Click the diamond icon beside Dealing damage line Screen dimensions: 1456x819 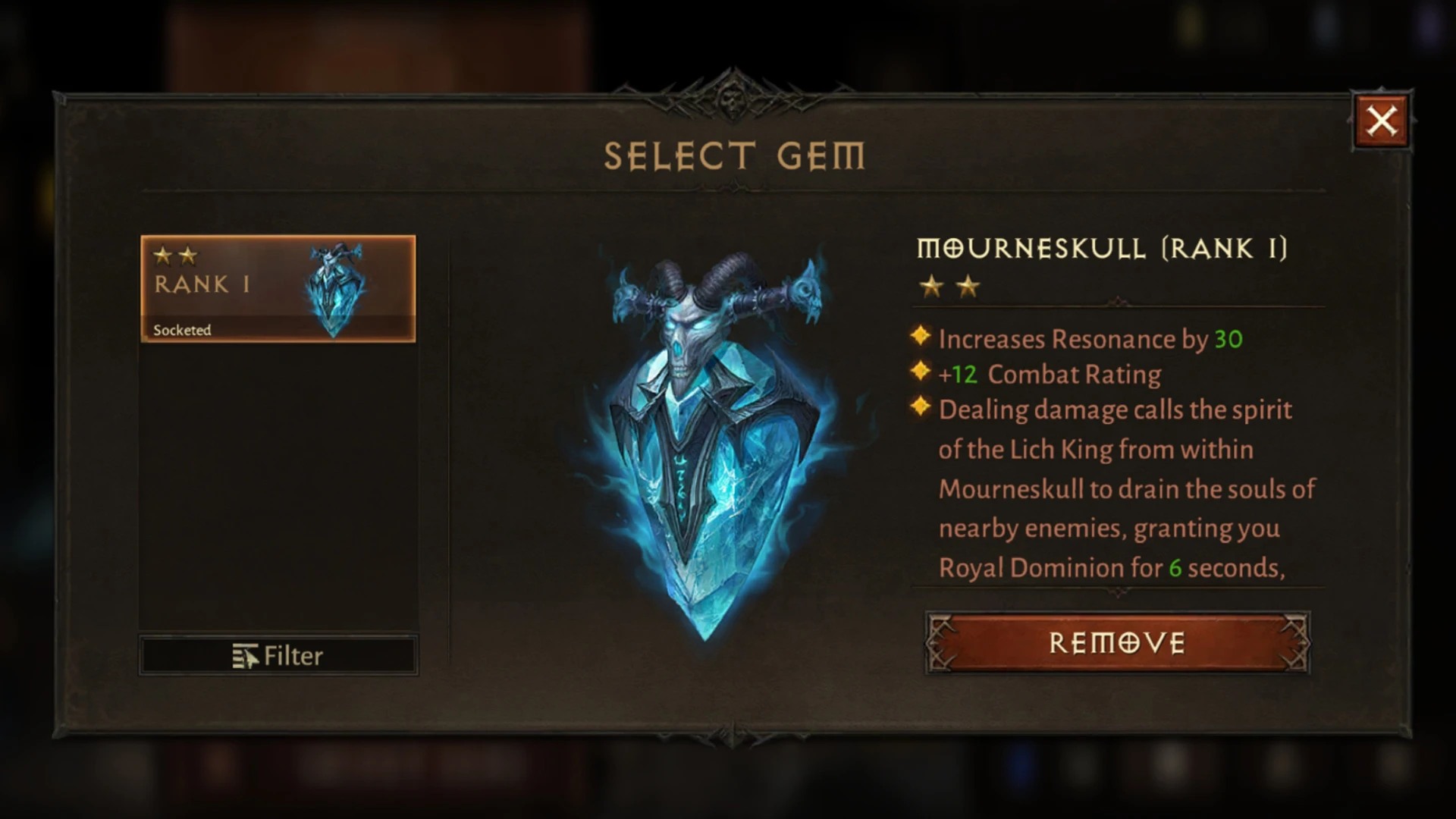click(920, 407)
